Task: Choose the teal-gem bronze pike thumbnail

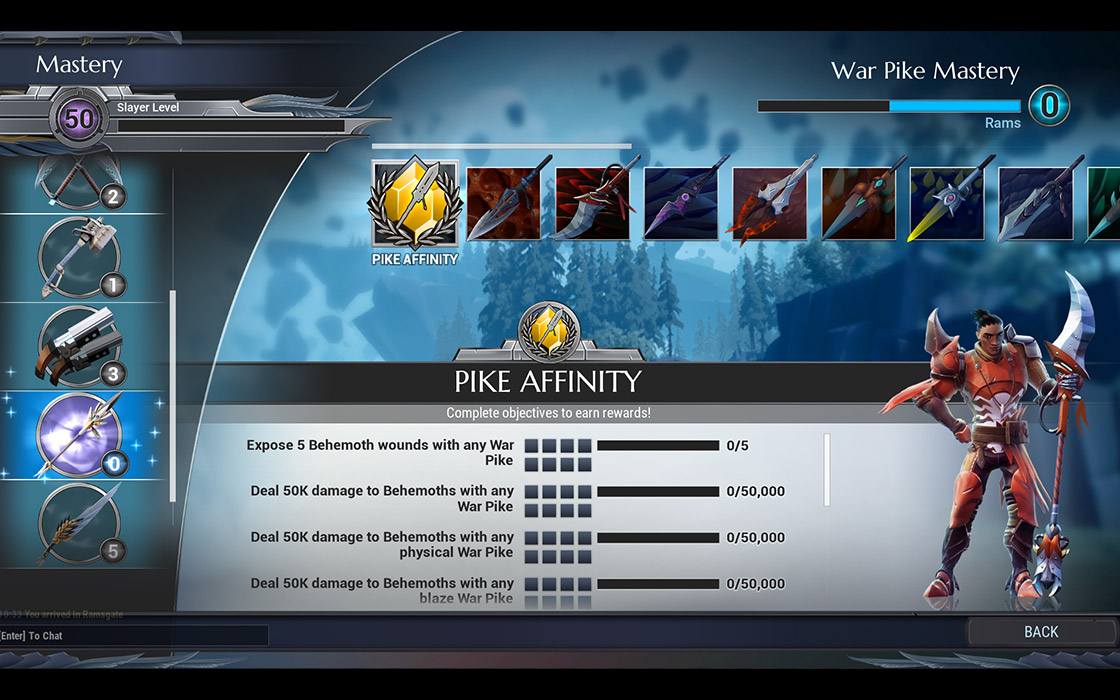Action: point(858,204)
